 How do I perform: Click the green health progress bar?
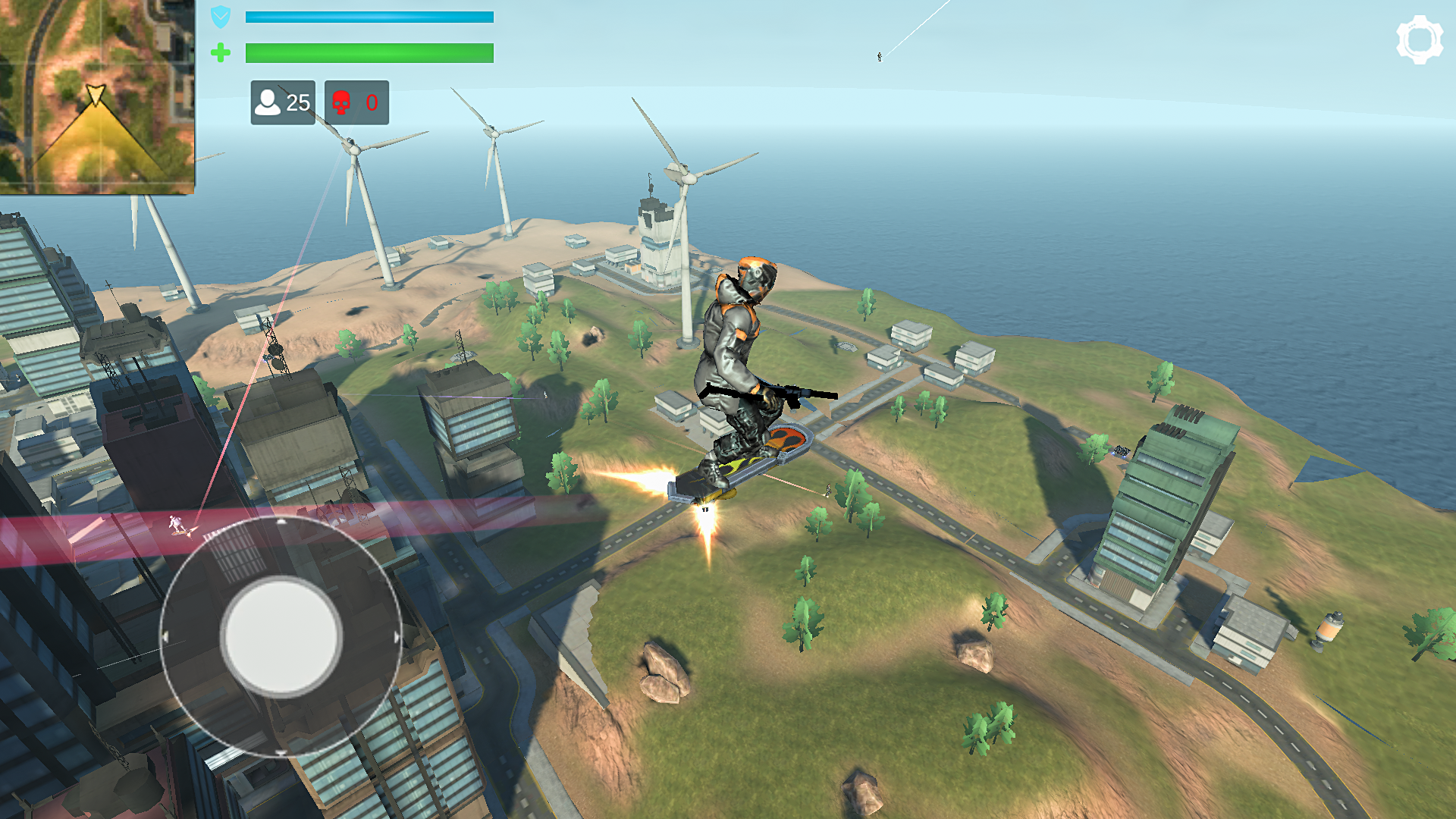coord(369,54)
